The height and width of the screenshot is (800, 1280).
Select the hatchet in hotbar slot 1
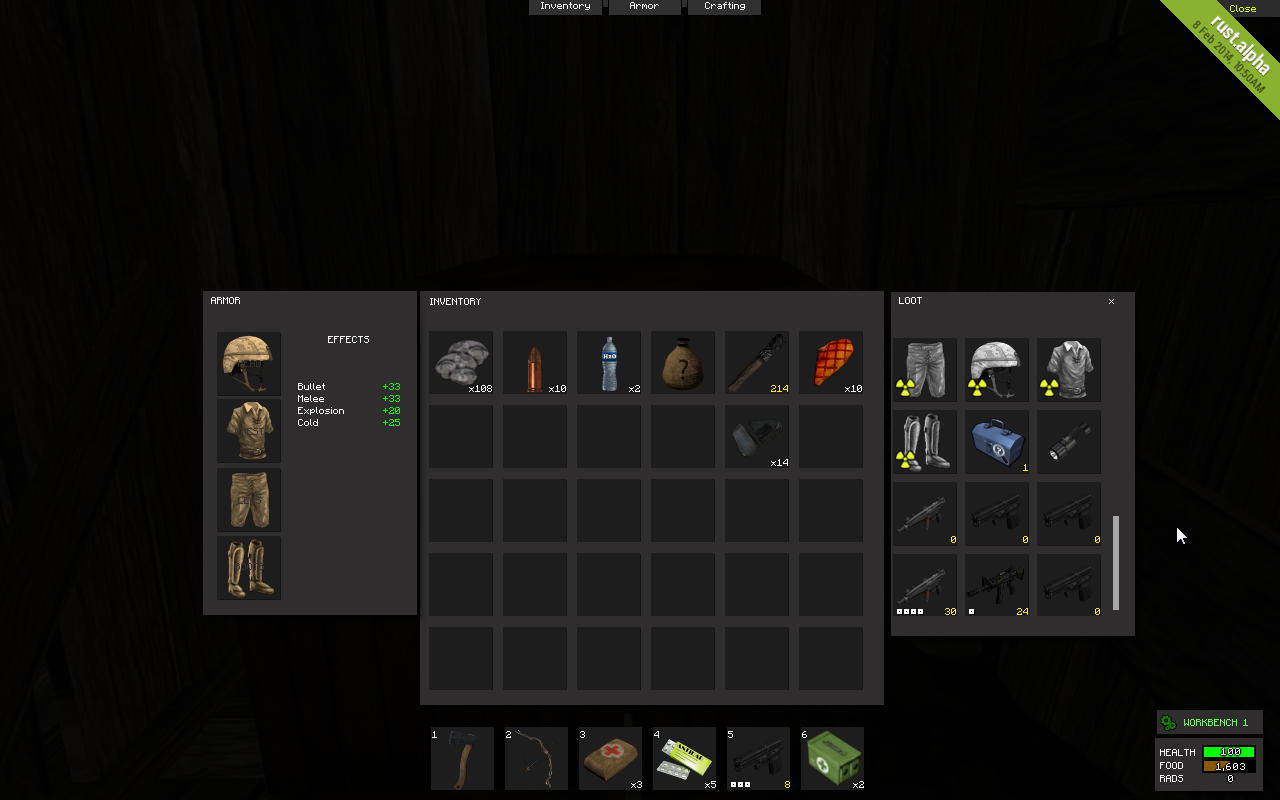[x=462, y=758]
